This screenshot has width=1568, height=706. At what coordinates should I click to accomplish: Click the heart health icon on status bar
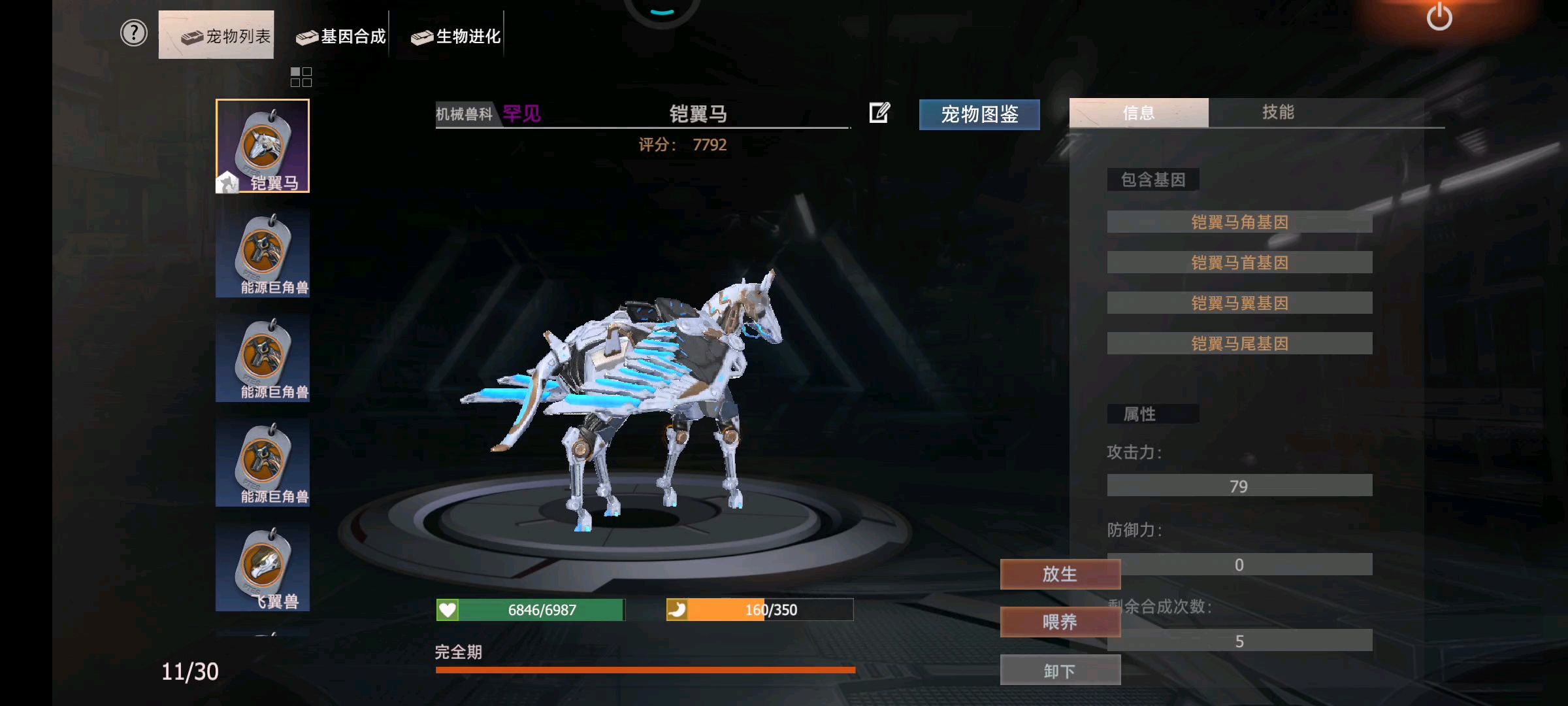pos(447,609)
